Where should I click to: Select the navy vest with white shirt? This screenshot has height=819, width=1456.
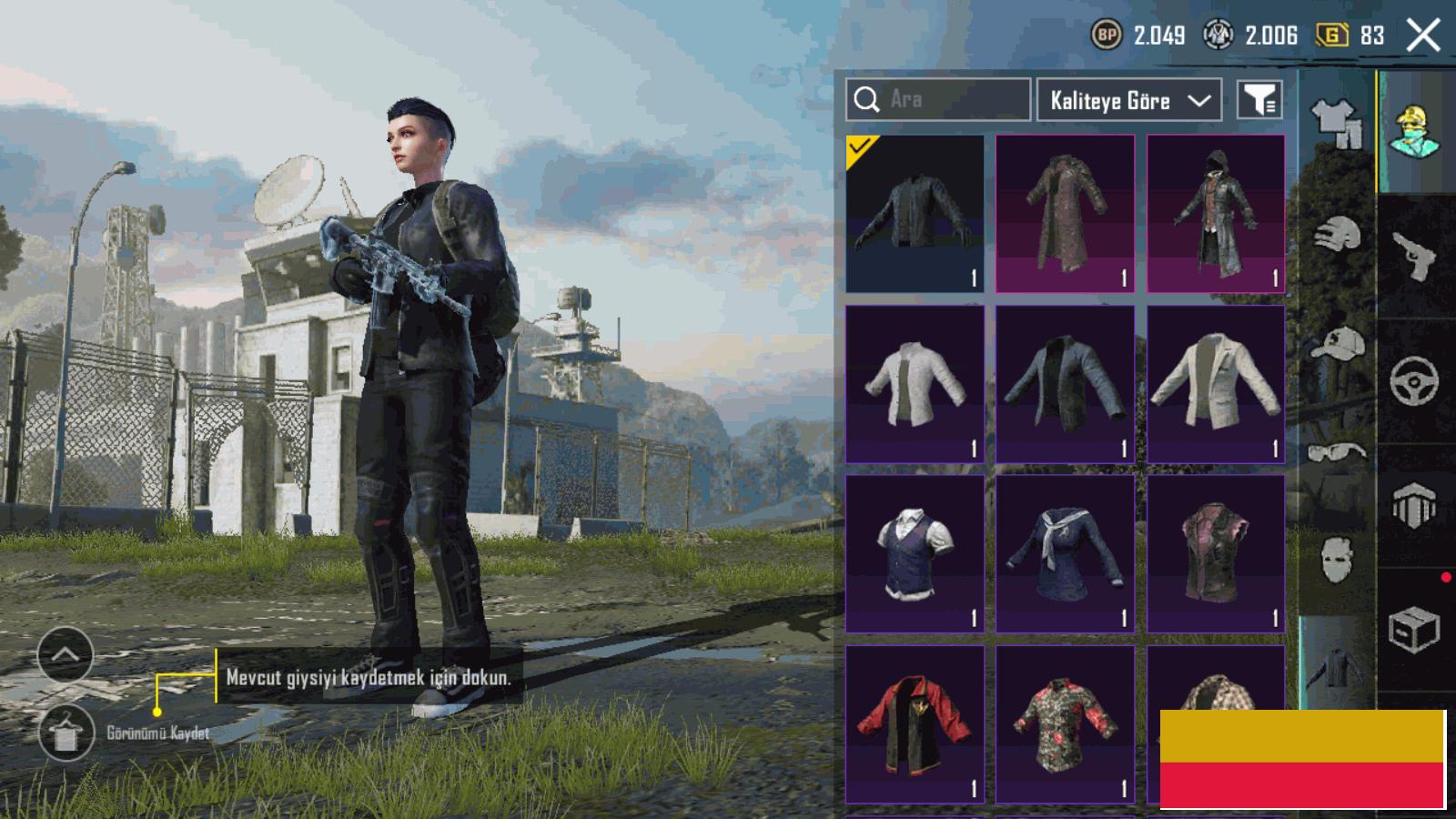(915, 553)
